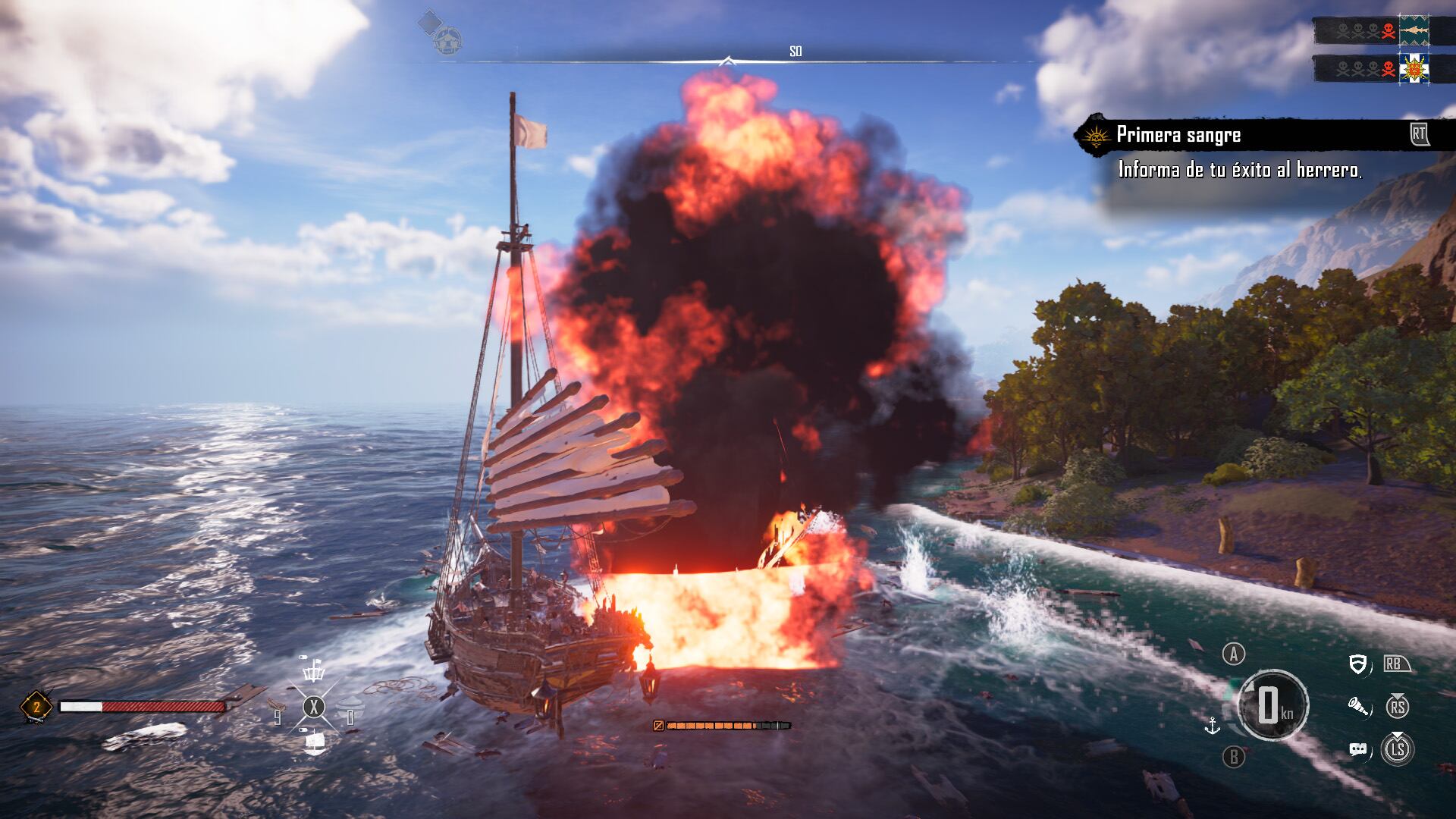Use the spyglass icon

pos(1358,708)
